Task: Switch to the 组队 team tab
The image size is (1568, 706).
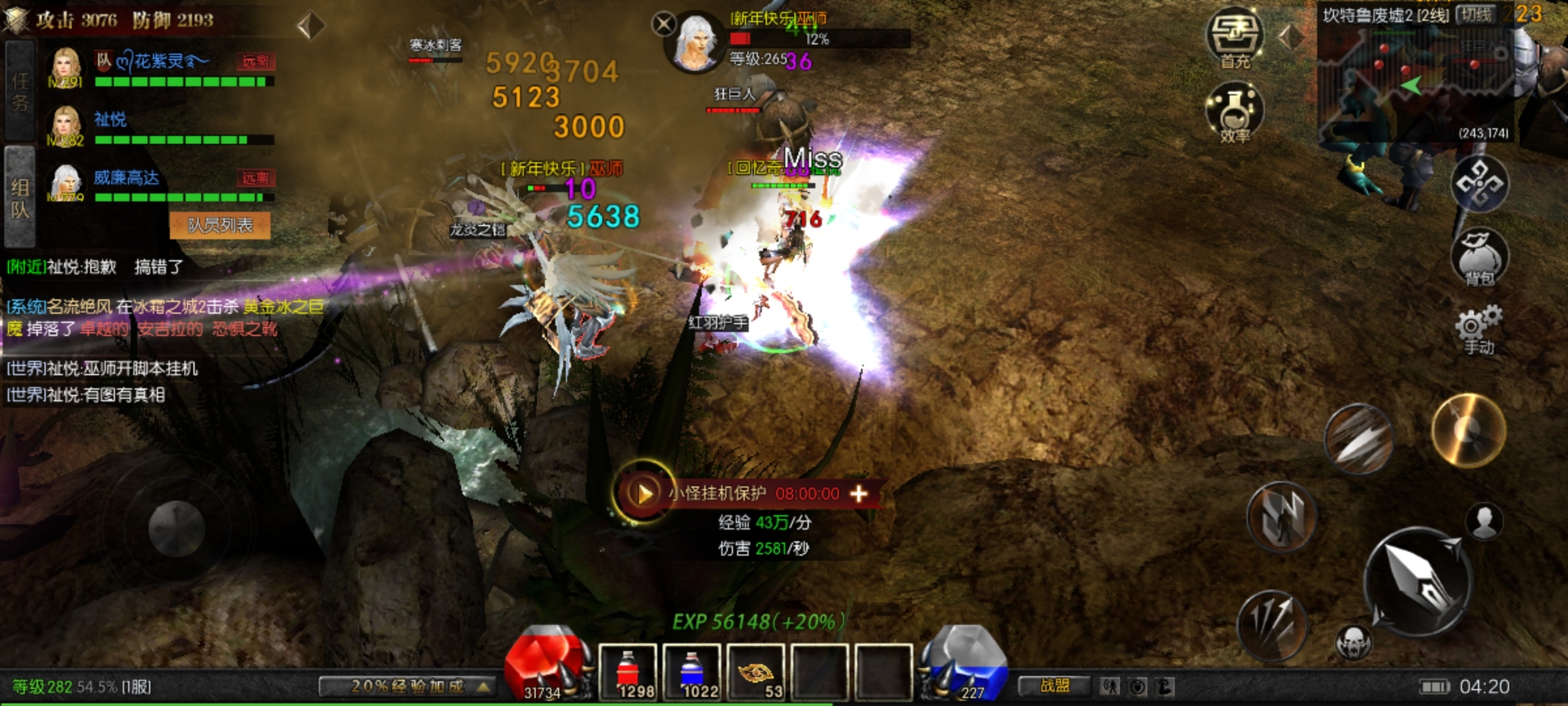Action: [20, 197]
